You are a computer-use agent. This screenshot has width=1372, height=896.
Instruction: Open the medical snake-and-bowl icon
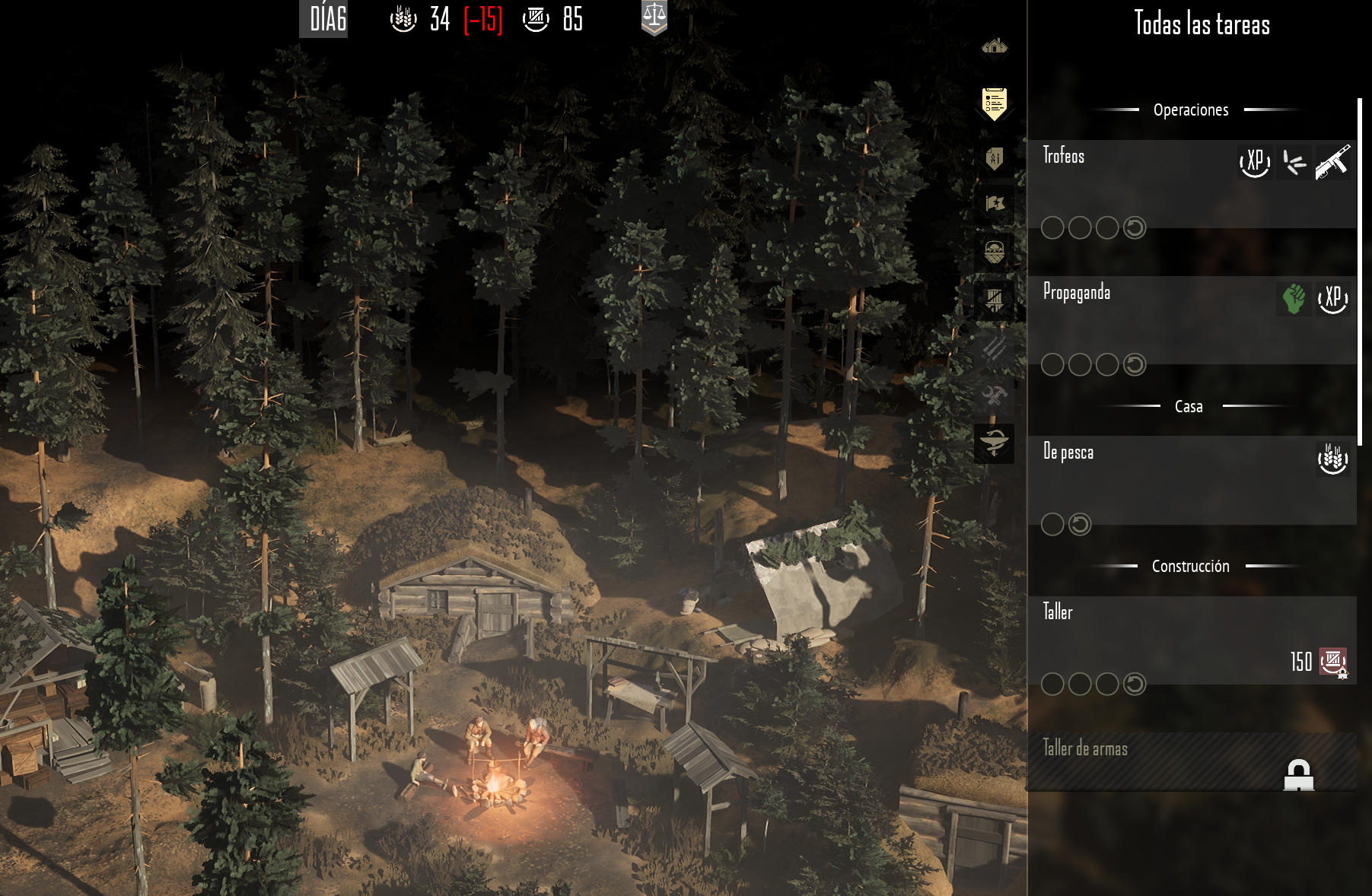click(994, 443)
